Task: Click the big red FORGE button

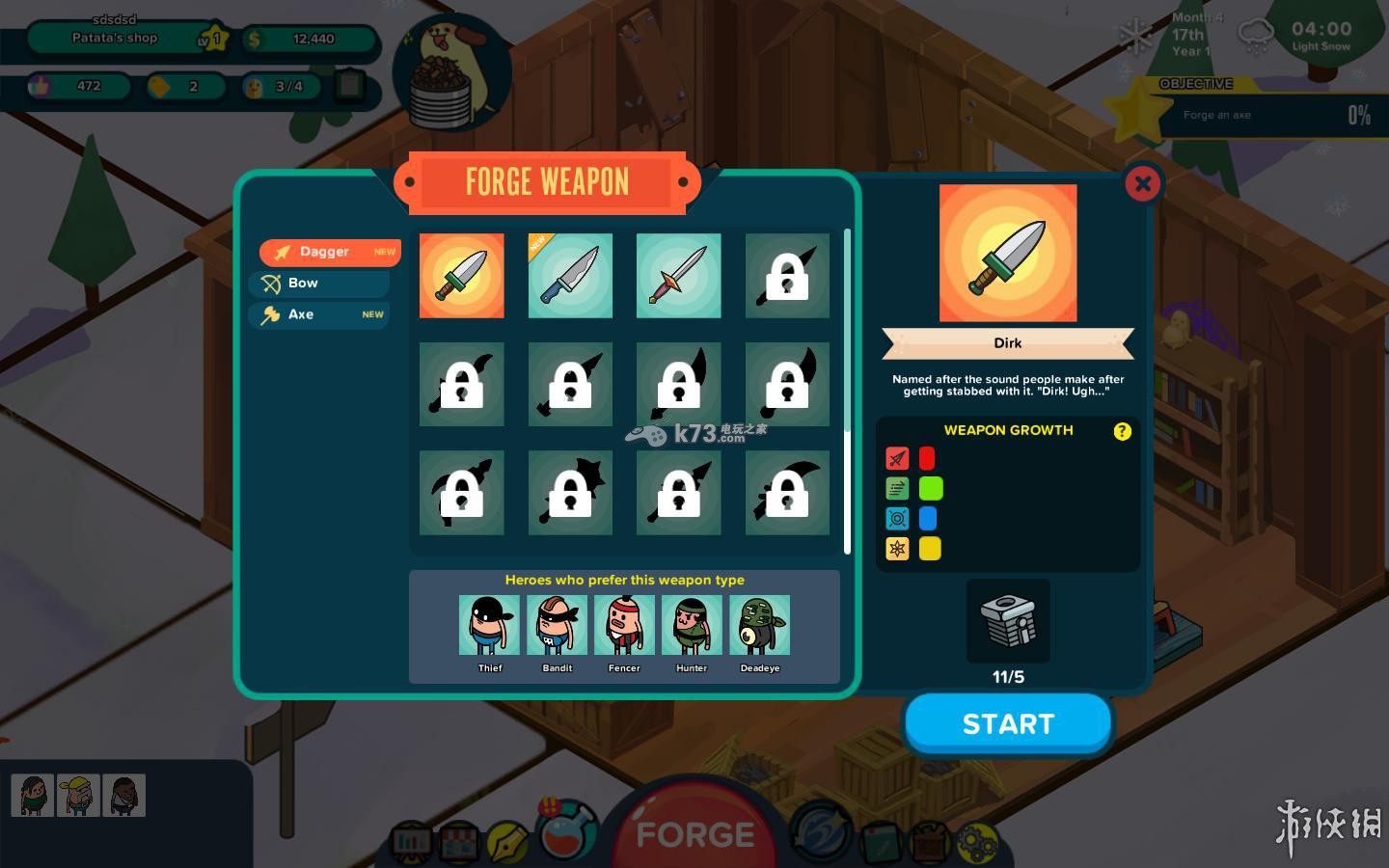Action: [694, 831]
